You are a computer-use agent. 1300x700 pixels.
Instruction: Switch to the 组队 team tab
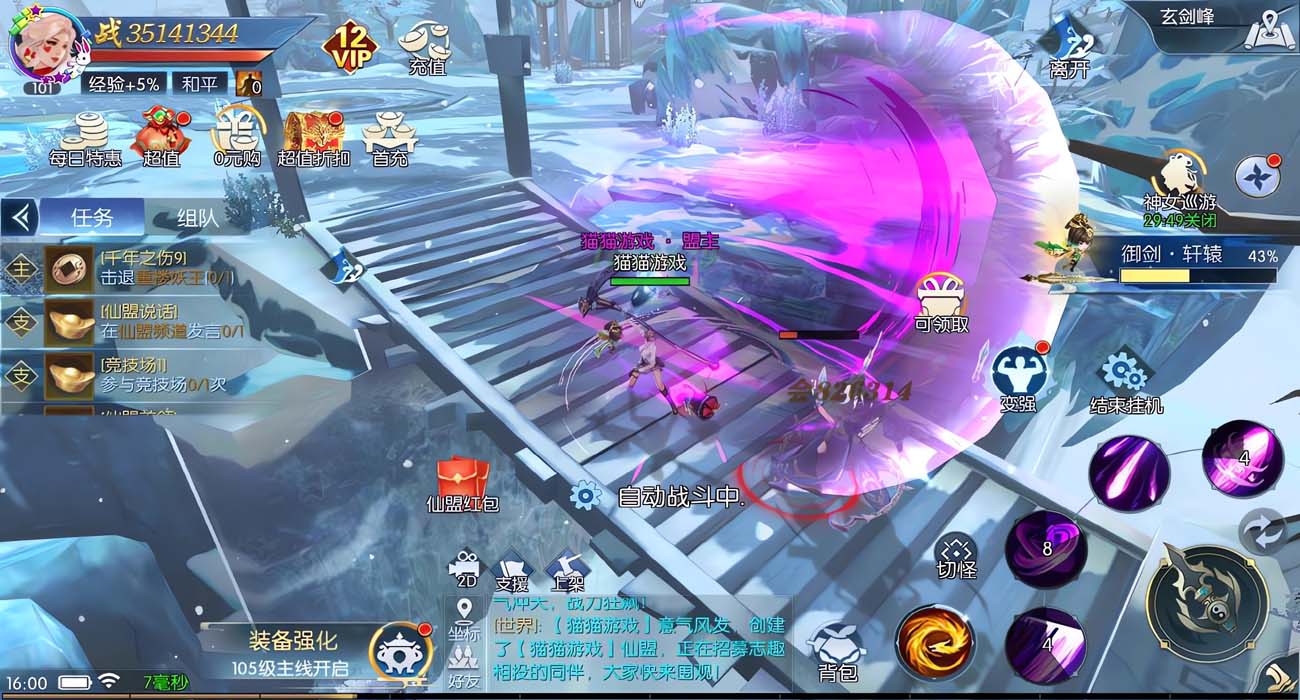pyautogui.click(x=198, y=217)
